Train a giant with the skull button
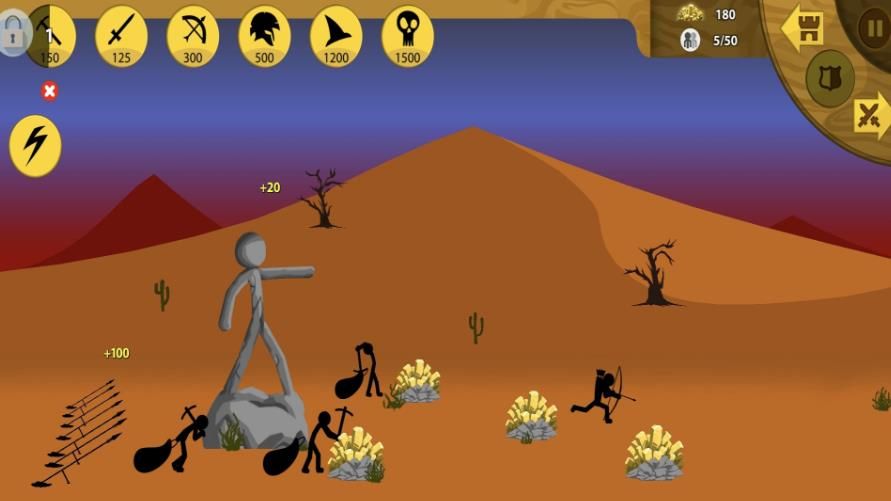Screen dimensions: 891x501 408,37
